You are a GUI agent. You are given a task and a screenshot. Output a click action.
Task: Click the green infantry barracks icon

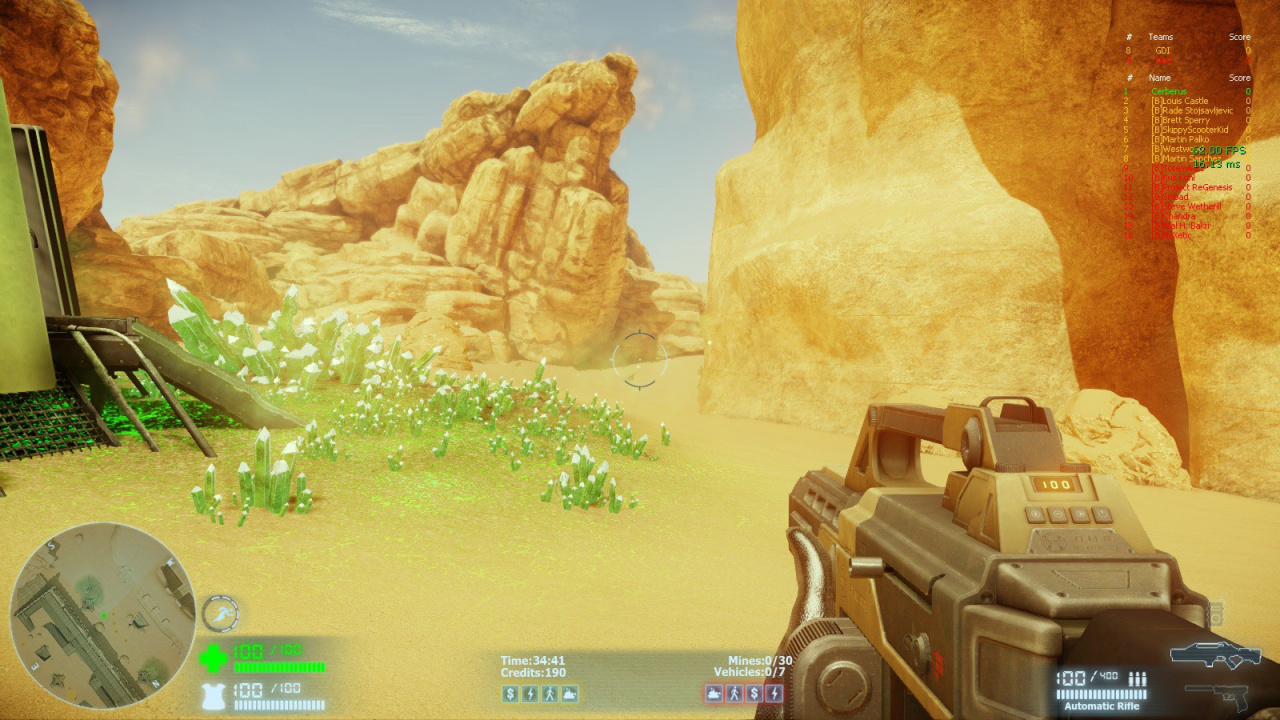(549, 693)
